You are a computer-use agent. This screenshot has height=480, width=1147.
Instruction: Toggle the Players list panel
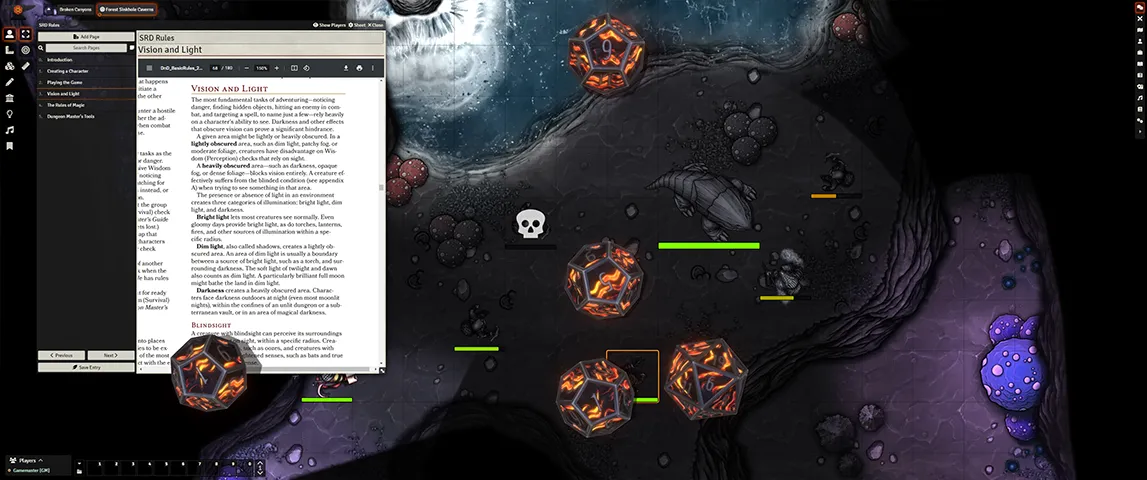[27, 461]
